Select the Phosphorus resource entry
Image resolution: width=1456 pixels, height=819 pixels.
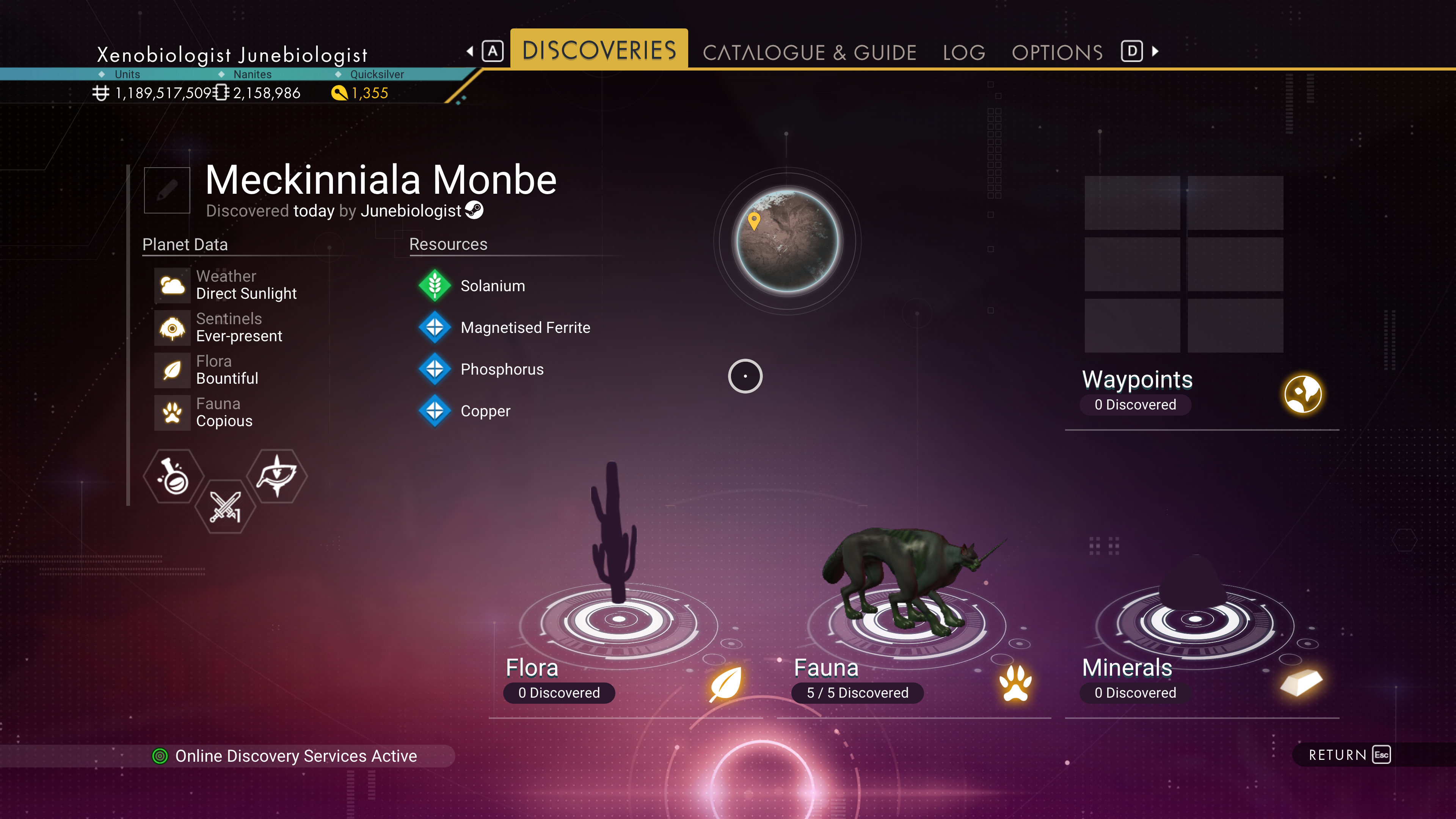(501, 370)
